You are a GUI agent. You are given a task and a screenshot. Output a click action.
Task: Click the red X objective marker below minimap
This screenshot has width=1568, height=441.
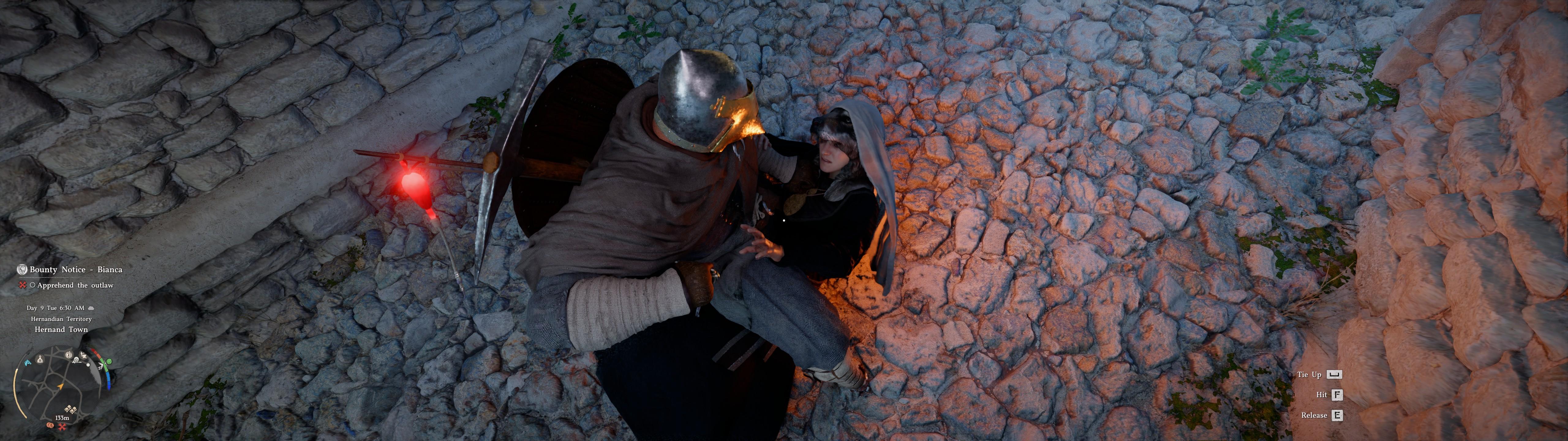tap(62, 426)
